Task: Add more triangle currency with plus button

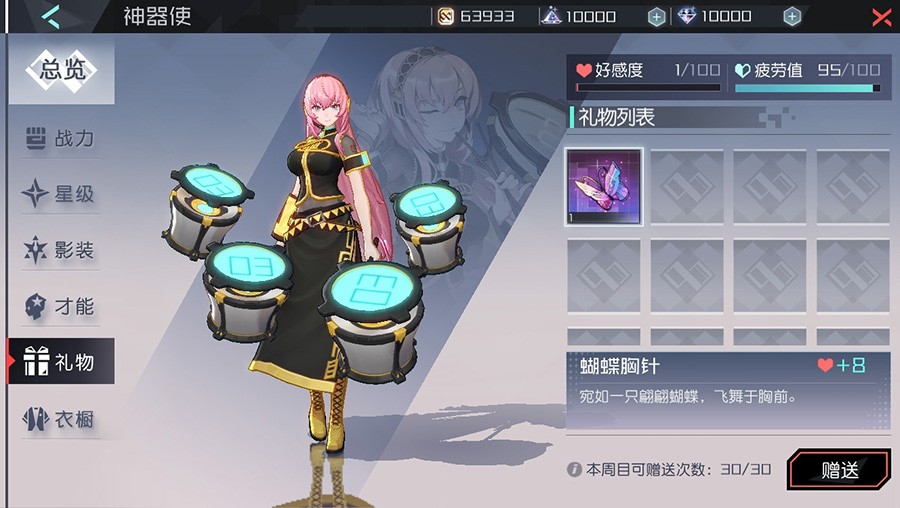Action: click(656, 17)
